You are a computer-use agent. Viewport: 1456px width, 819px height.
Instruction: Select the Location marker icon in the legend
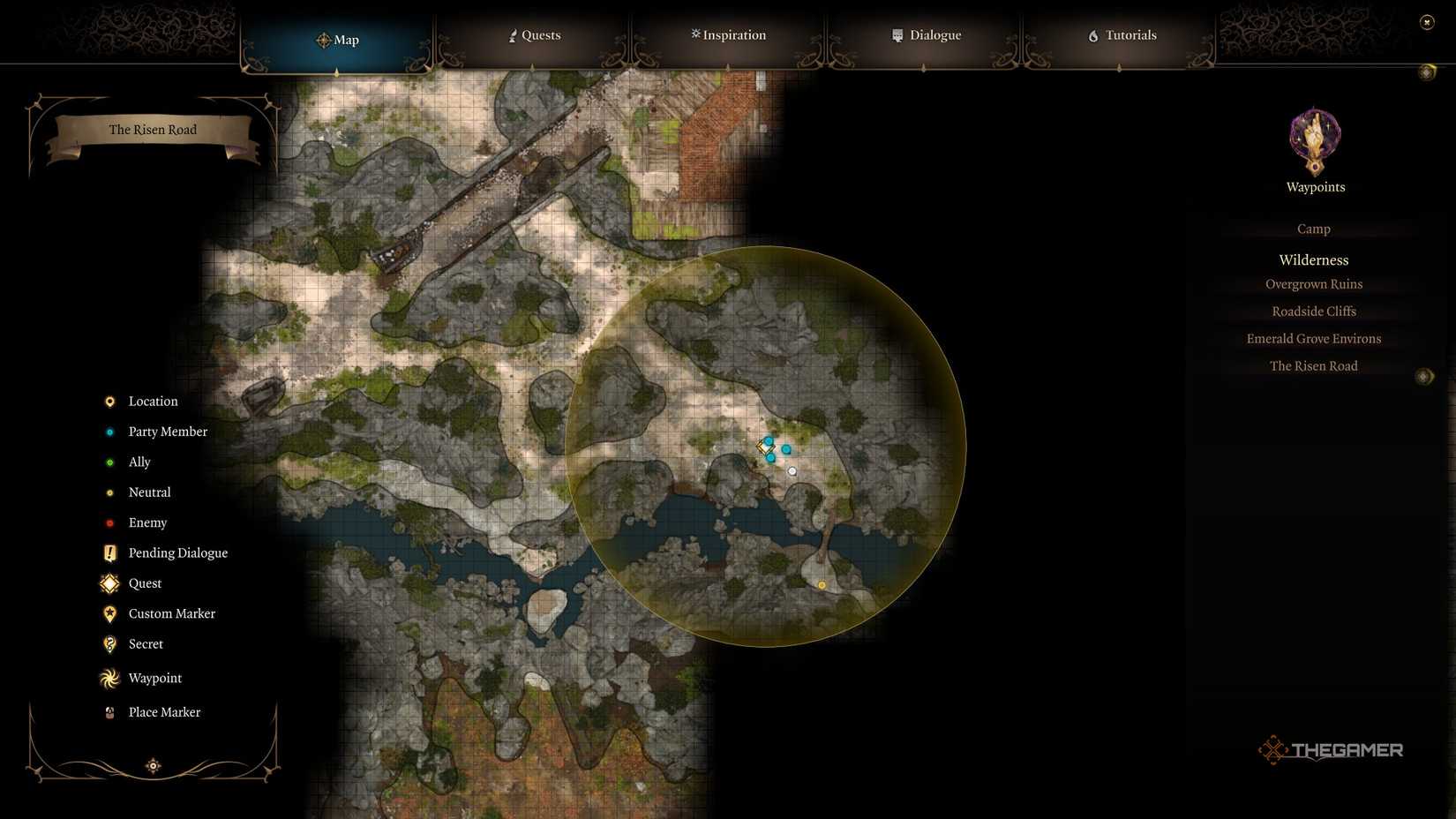109,401
